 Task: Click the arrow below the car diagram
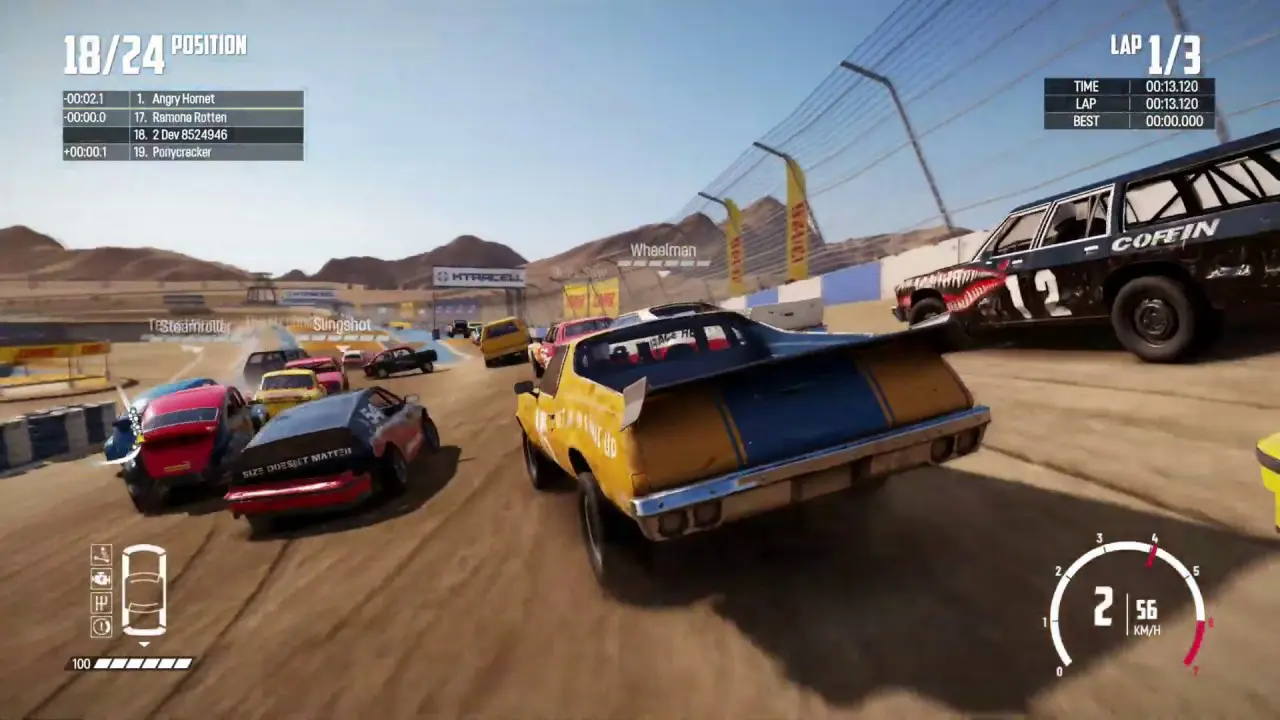coord(145,641)
